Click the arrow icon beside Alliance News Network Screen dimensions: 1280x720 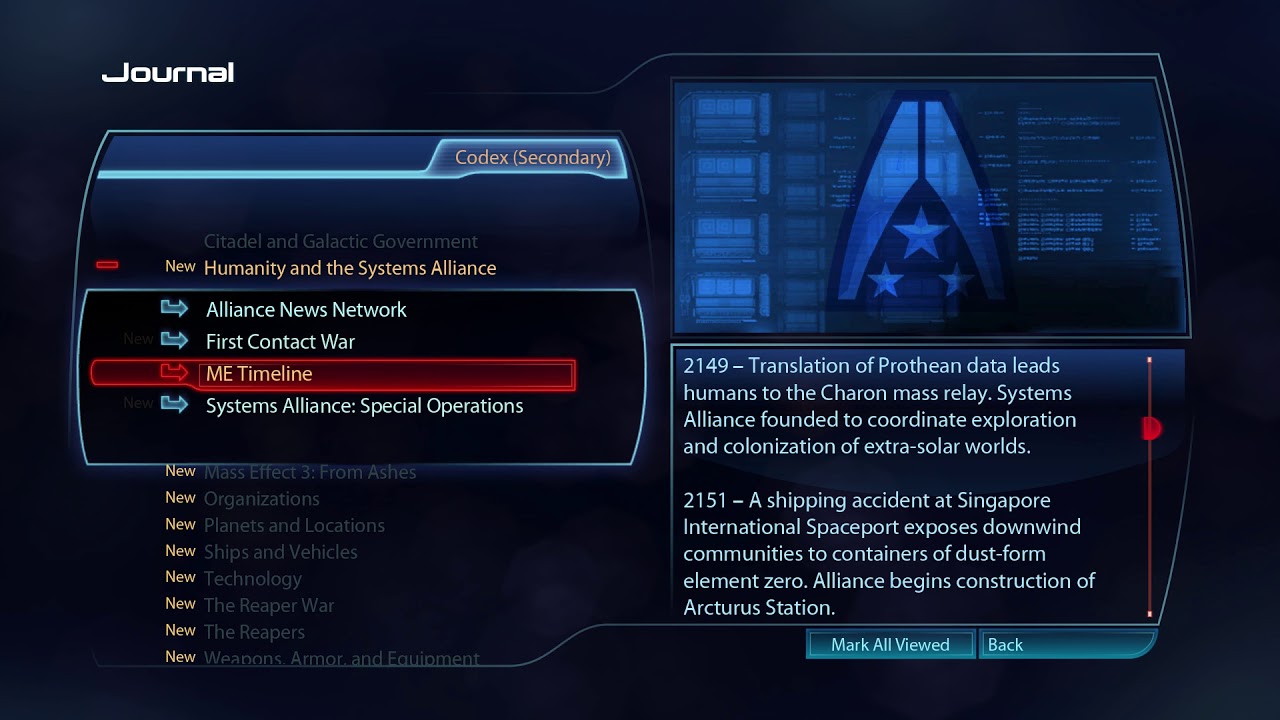175,309
